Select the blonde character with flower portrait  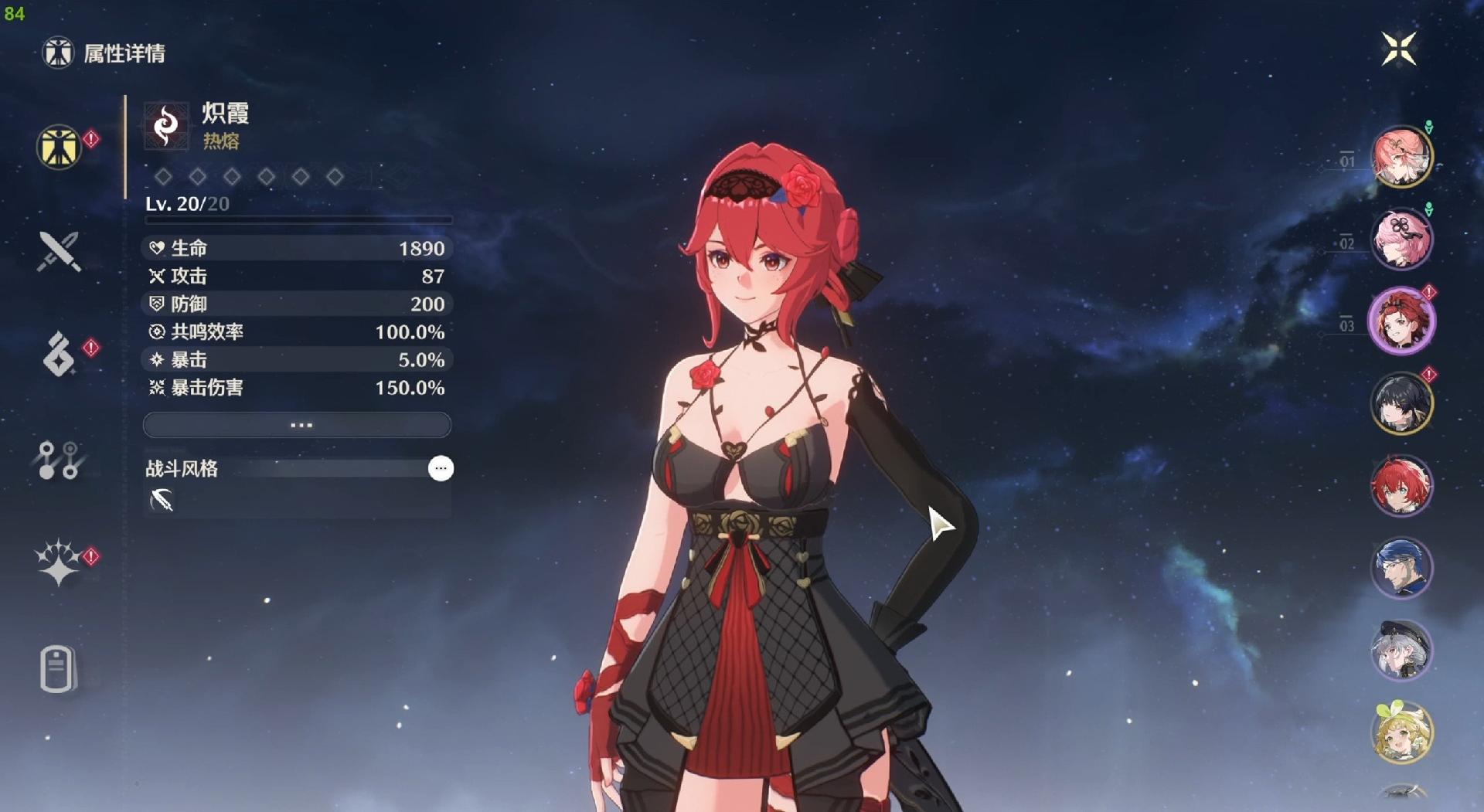pos(1401,732)
